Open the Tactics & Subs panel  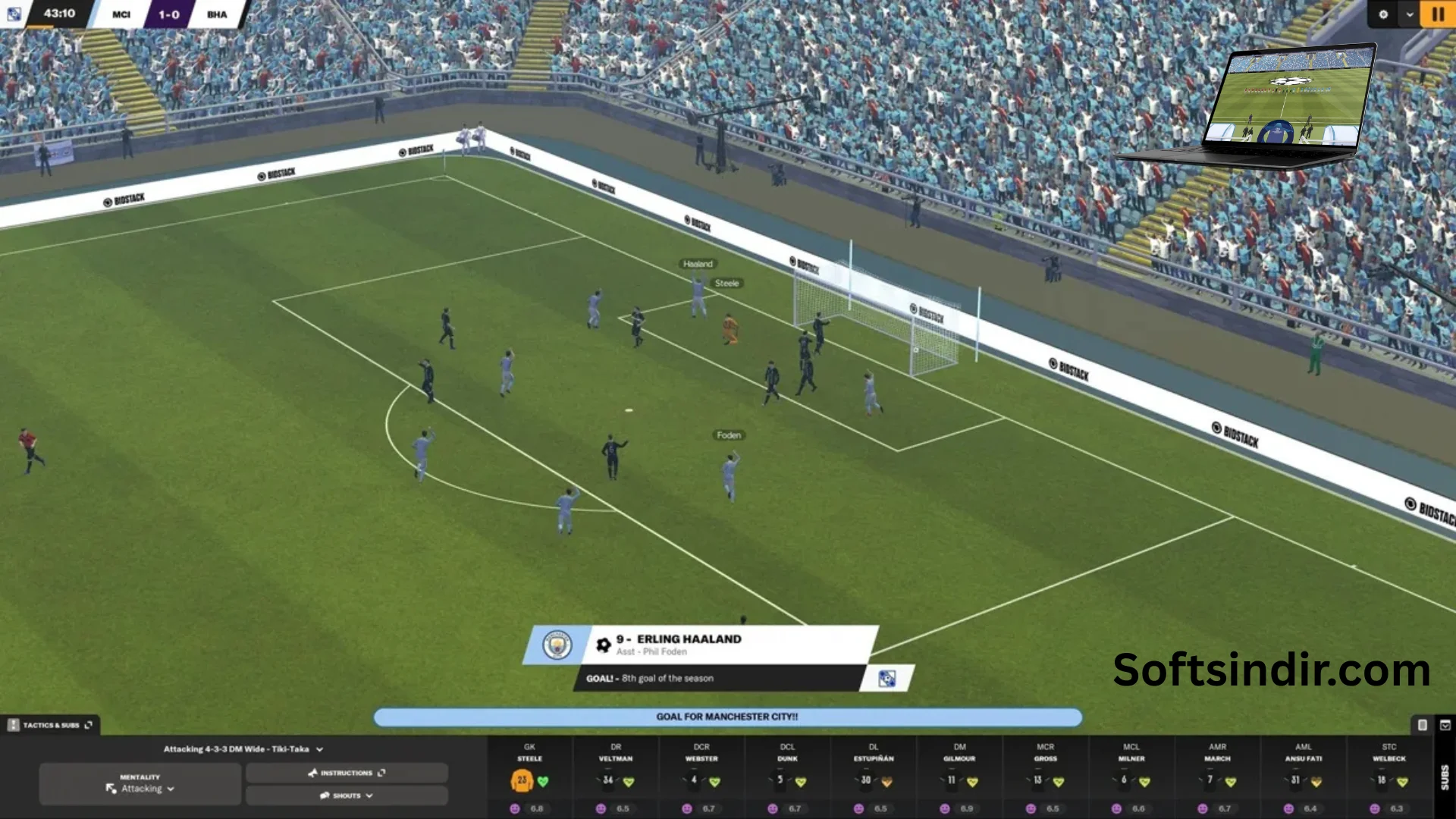click(x=51, y=725)
